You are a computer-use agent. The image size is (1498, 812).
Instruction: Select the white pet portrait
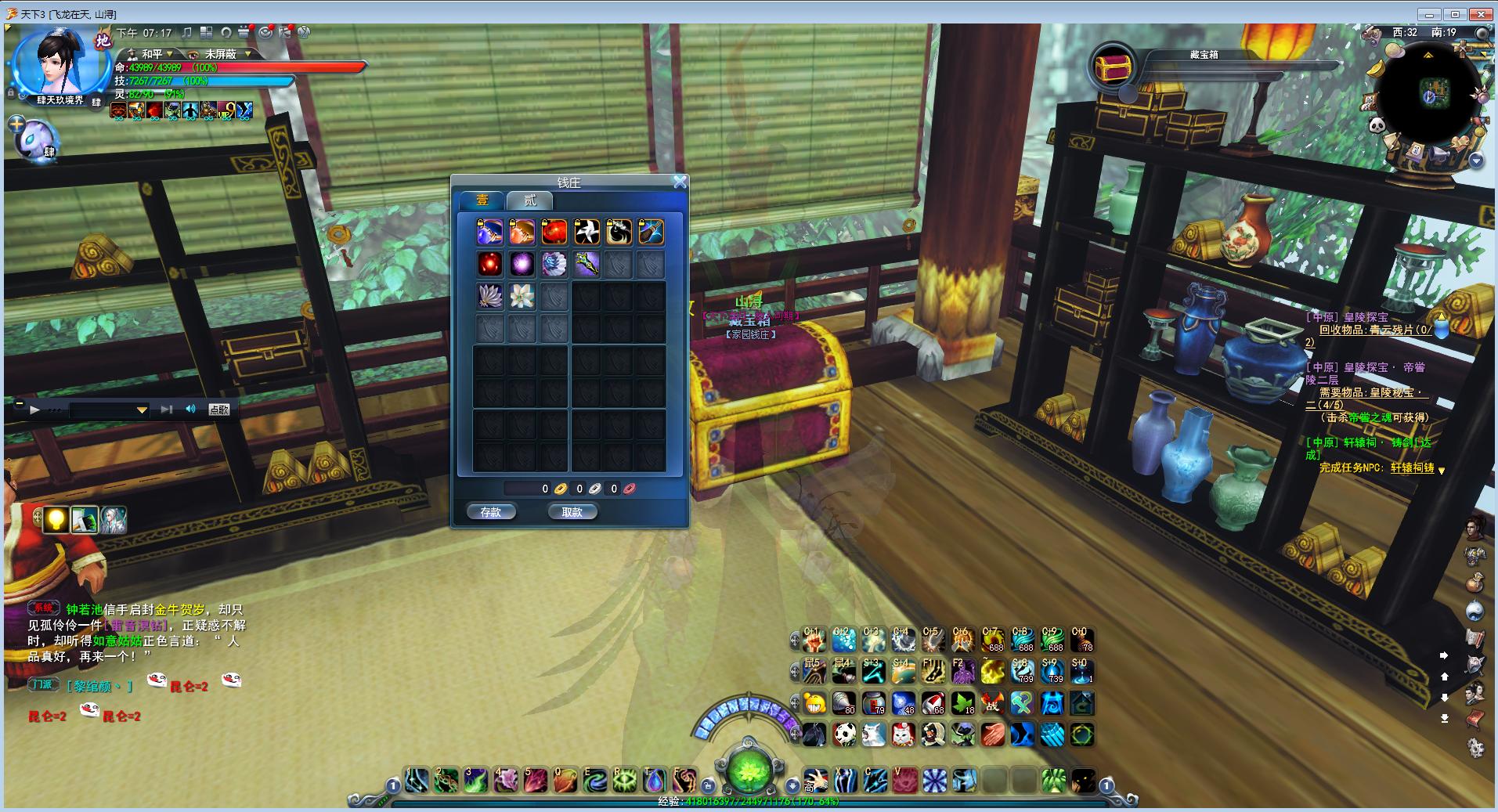tap(35, 139)
